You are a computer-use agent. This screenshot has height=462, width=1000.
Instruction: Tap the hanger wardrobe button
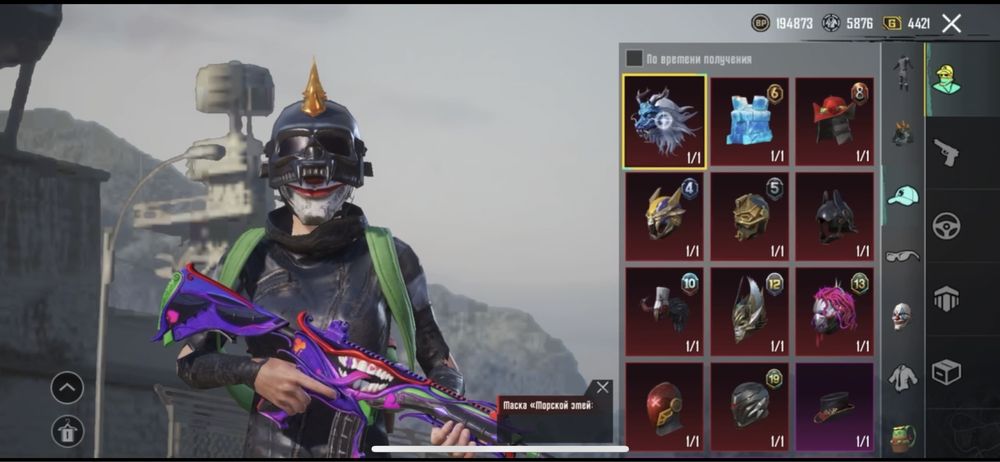[x=68, y=431]
